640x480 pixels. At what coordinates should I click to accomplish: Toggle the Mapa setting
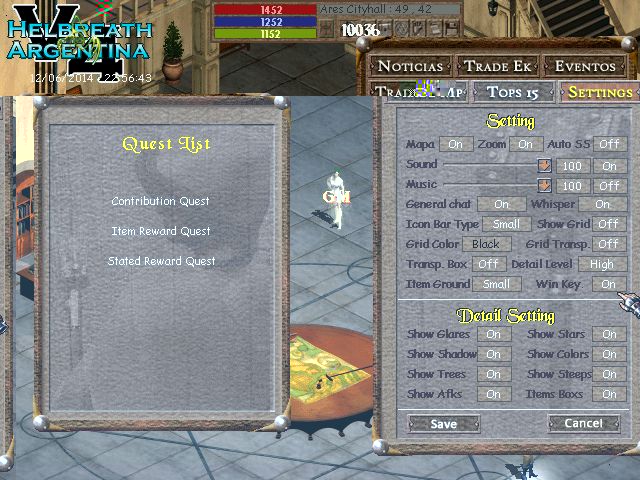(x=455, y=145)
